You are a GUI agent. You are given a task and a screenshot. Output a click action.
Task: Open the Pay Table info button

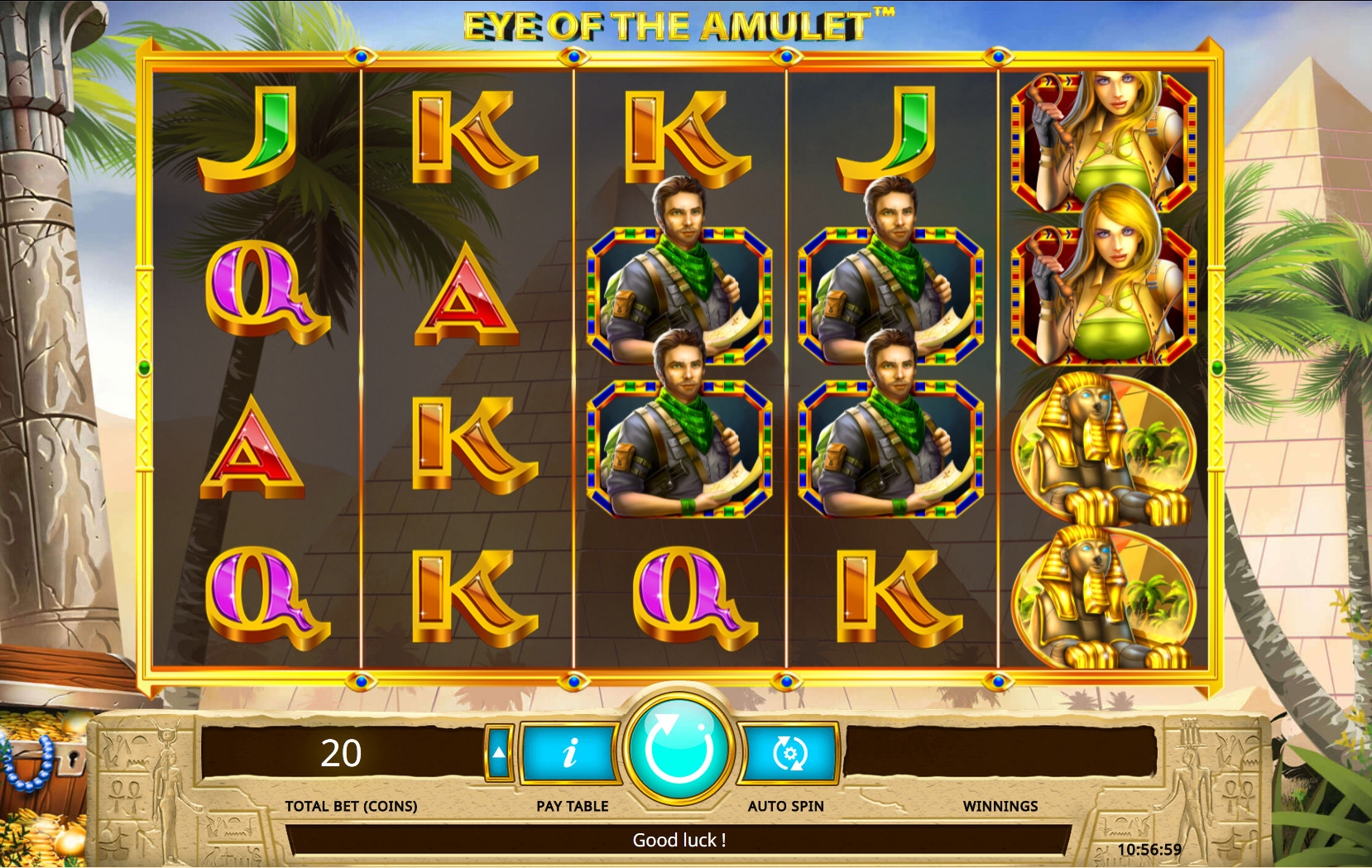570,753
